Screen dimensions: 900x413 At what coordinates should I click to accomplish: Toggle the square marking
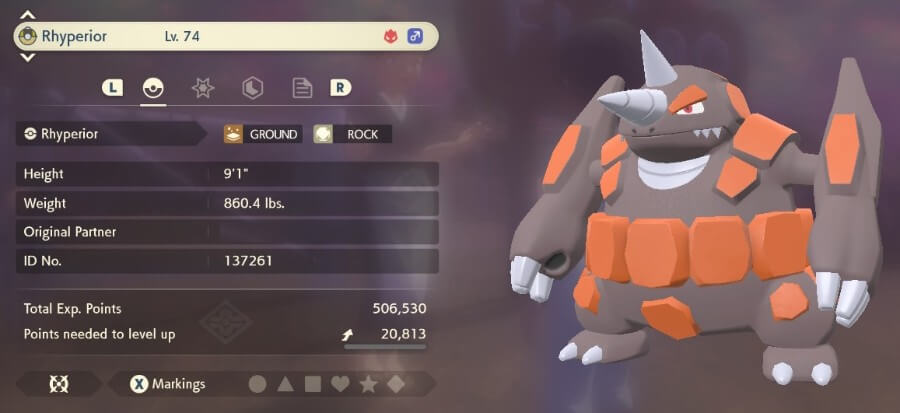pyautogui.click(x=312, y=384)
